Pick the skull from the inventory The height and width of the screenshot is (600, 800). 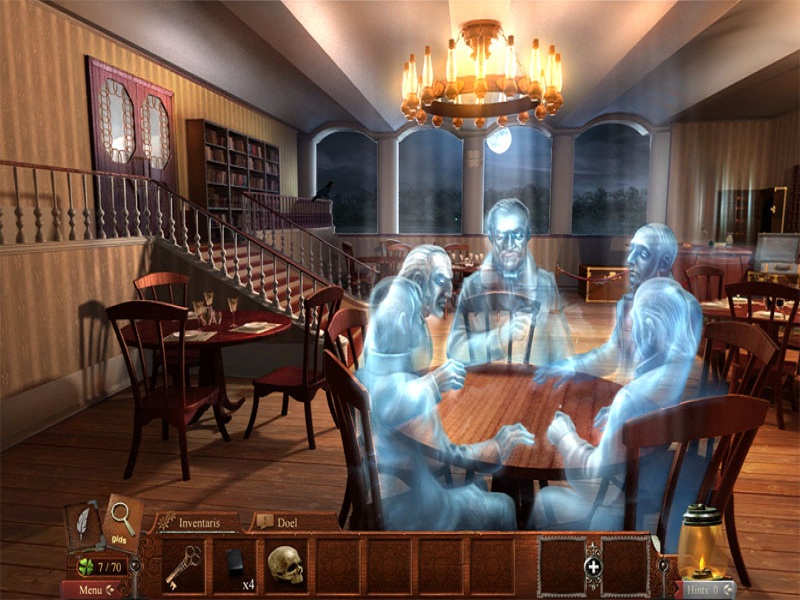pyautogui.click(x=285, y=566)
